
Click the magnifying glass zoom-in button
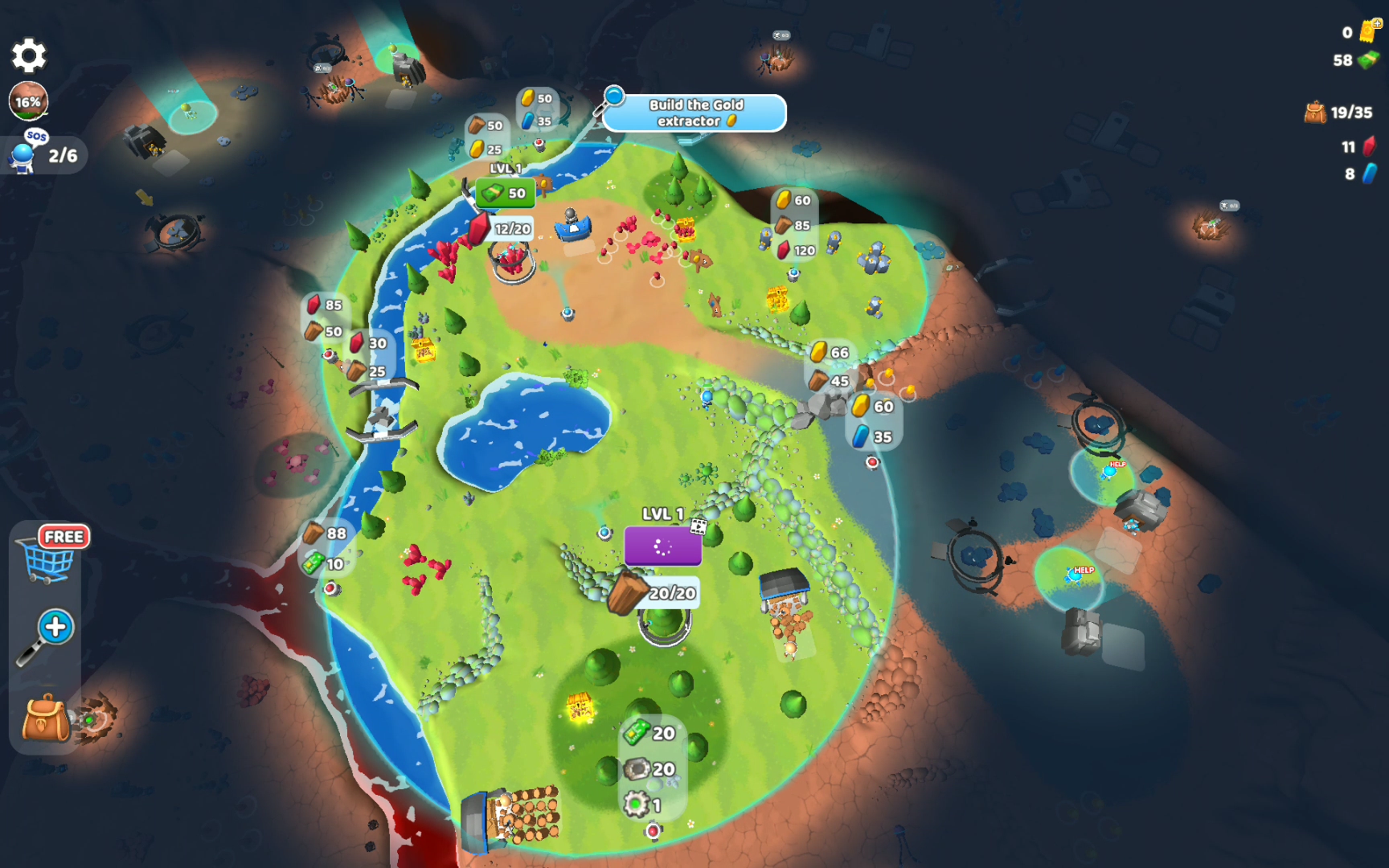click(48, 635)
